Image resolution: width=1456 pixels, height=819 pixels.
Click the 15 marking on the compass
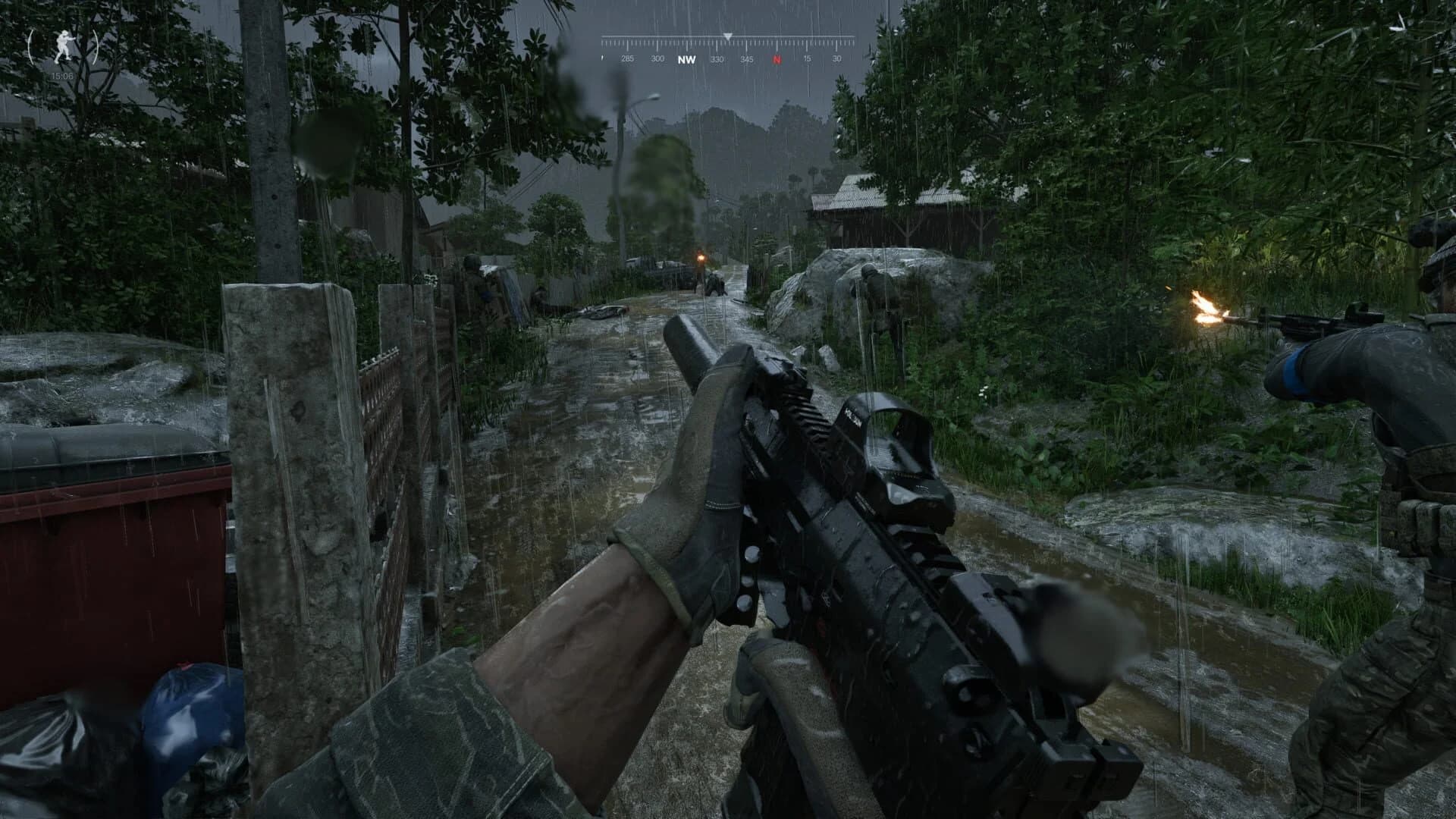click(x=807, y=58)
